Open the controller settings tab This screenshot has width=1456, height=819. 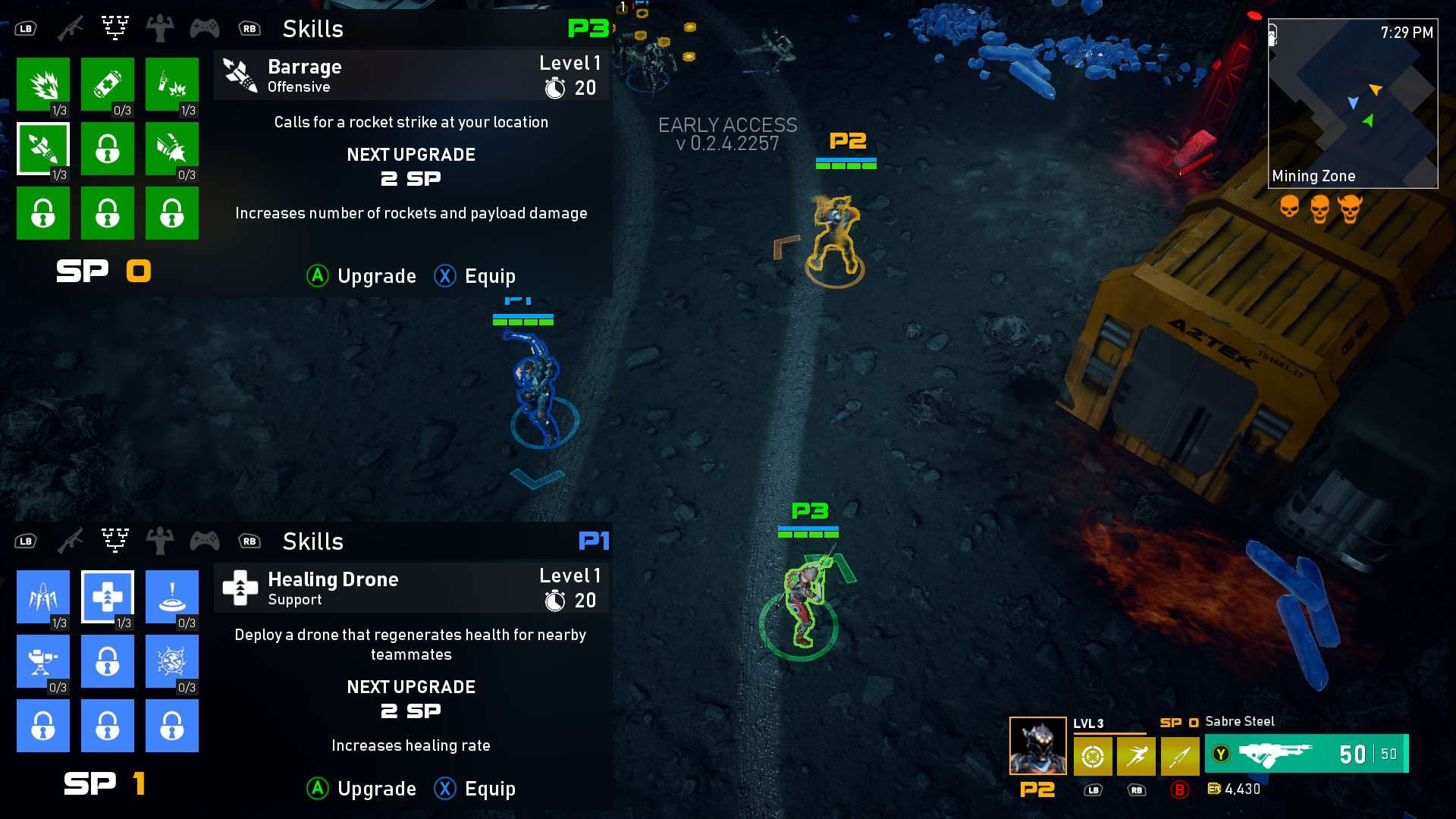206,28
